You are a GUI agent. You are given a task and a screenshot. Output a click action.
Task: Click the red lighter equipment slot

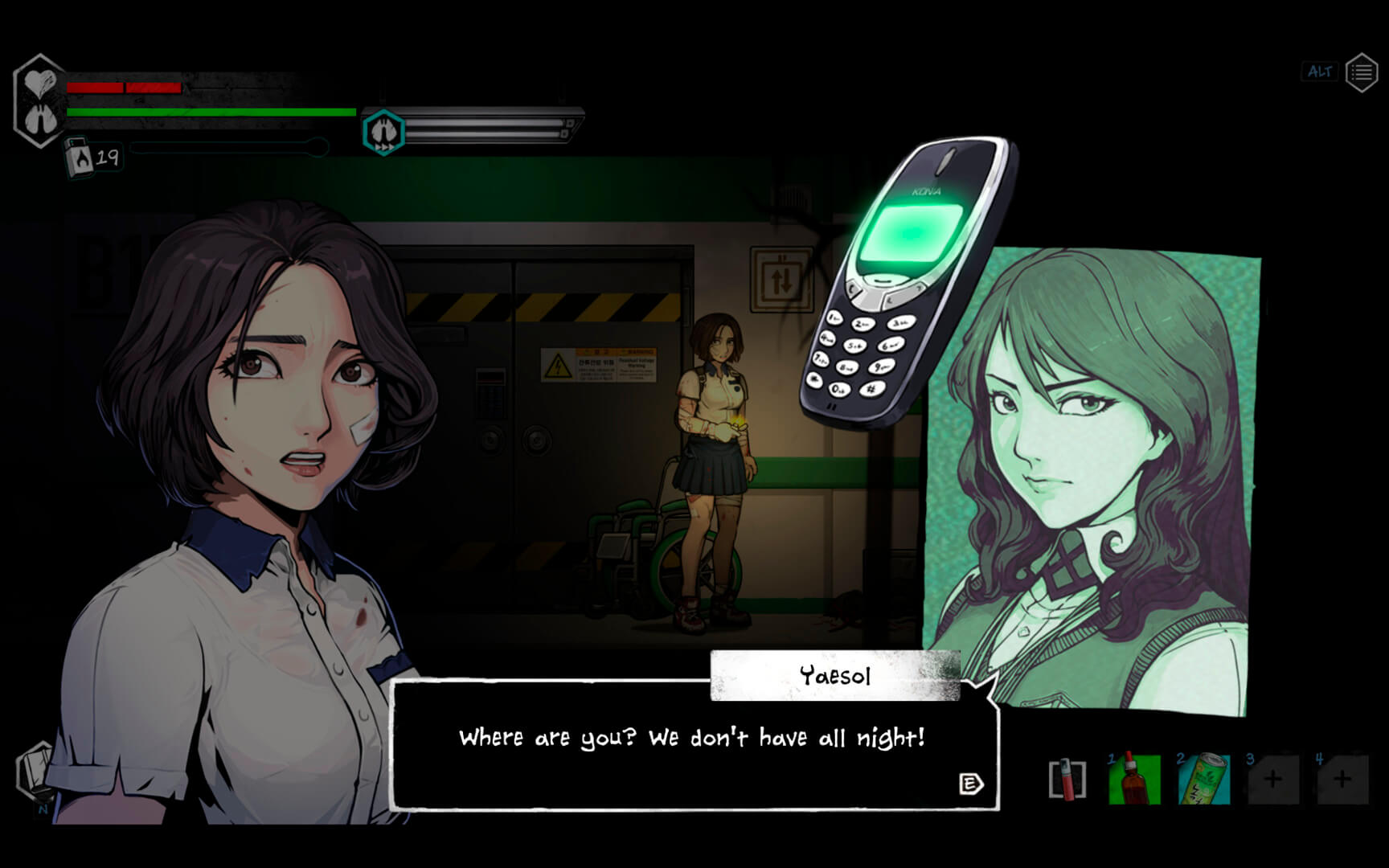click(x=1067, y=779)
